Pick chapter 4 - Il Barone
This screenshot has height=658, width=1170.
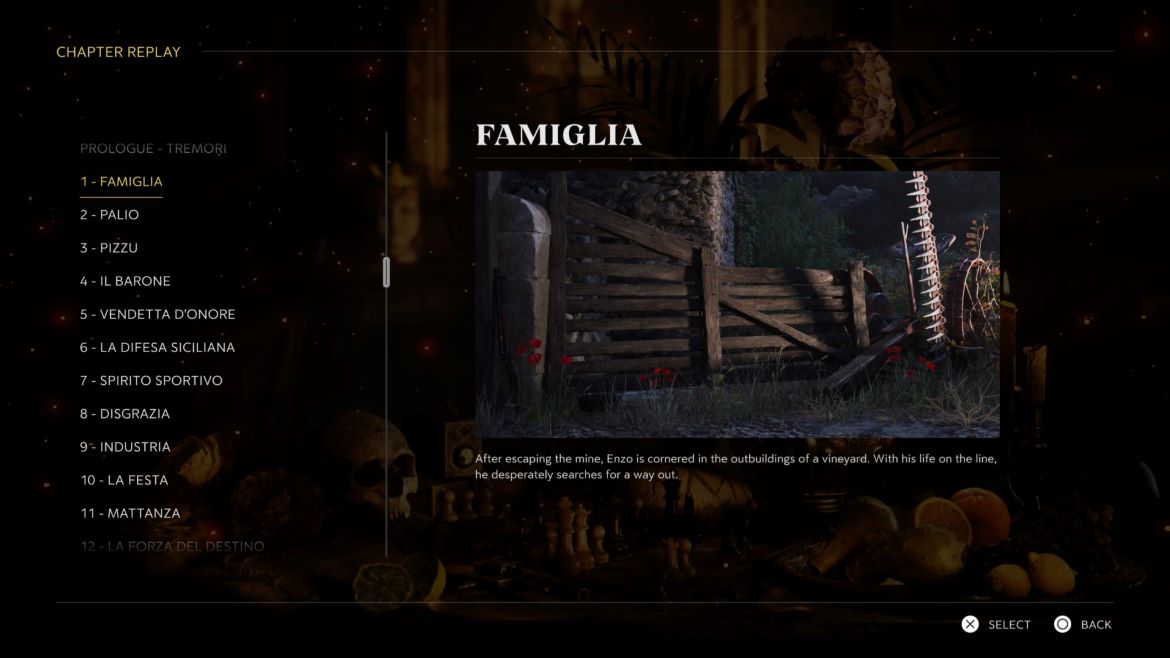(125, 281)
